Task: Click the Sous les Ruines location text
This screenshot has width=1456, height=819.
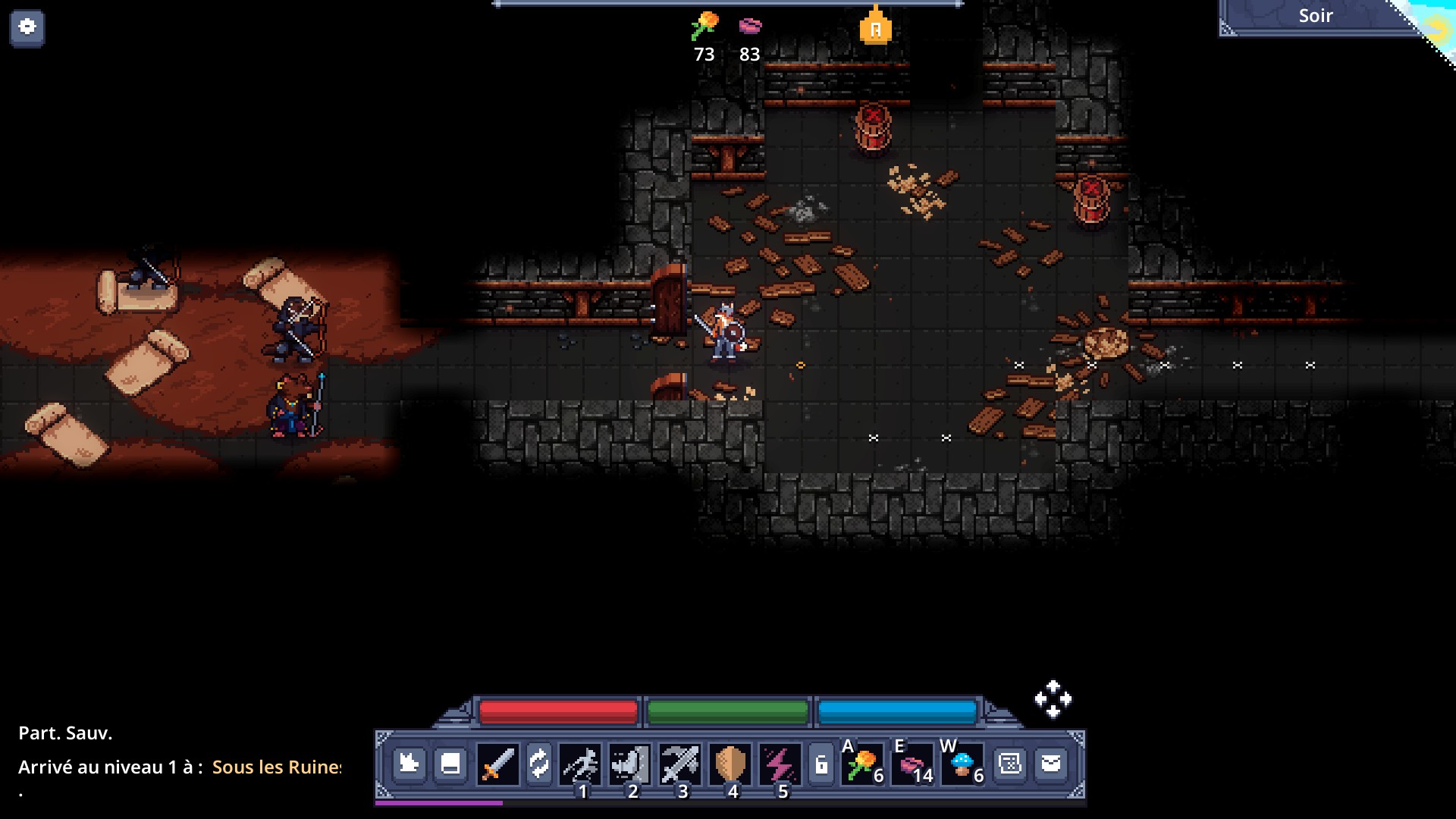Action: 276,767
